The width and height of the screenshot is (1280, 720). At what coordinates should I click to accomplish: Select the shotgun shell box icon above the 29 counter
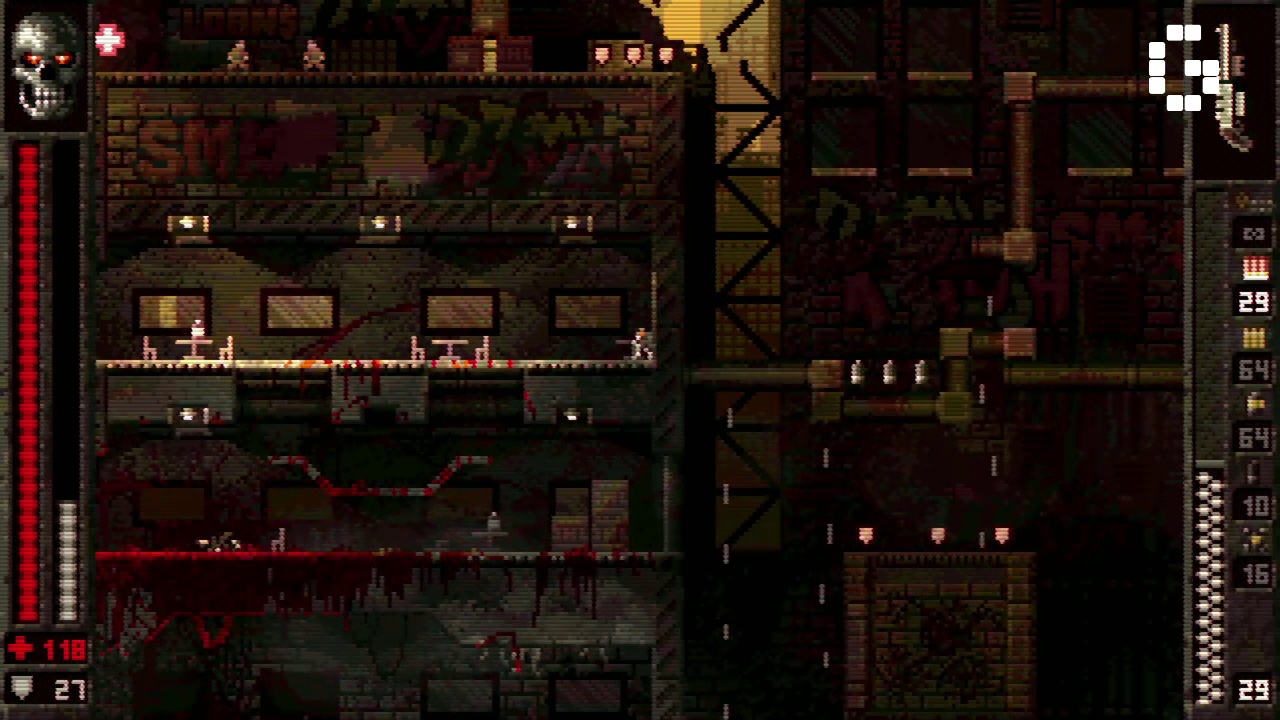click(1254, 268)
